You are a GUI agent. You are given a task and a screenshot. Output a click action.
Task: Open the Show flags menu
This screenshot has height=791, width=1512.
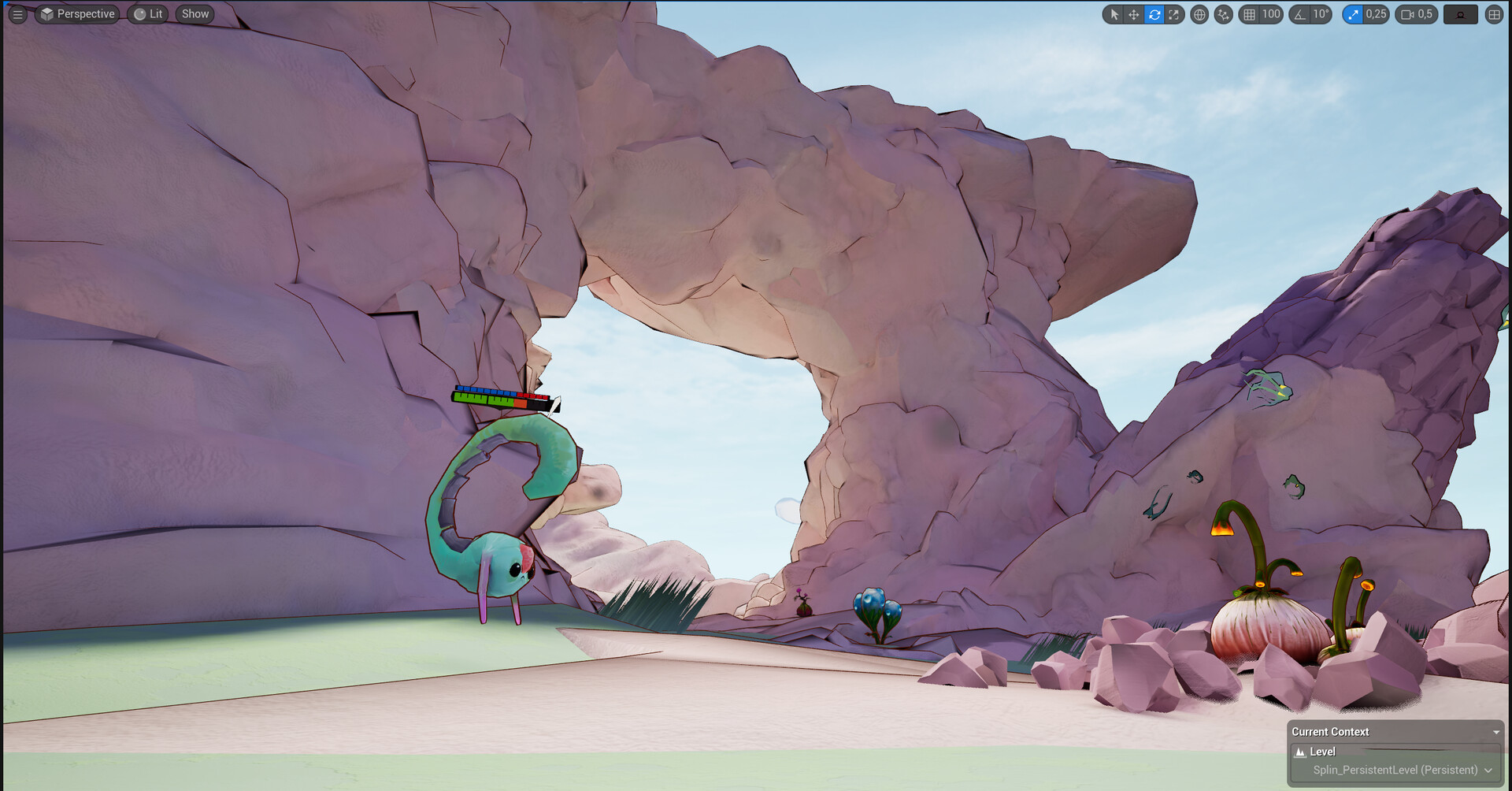[194, 13]
